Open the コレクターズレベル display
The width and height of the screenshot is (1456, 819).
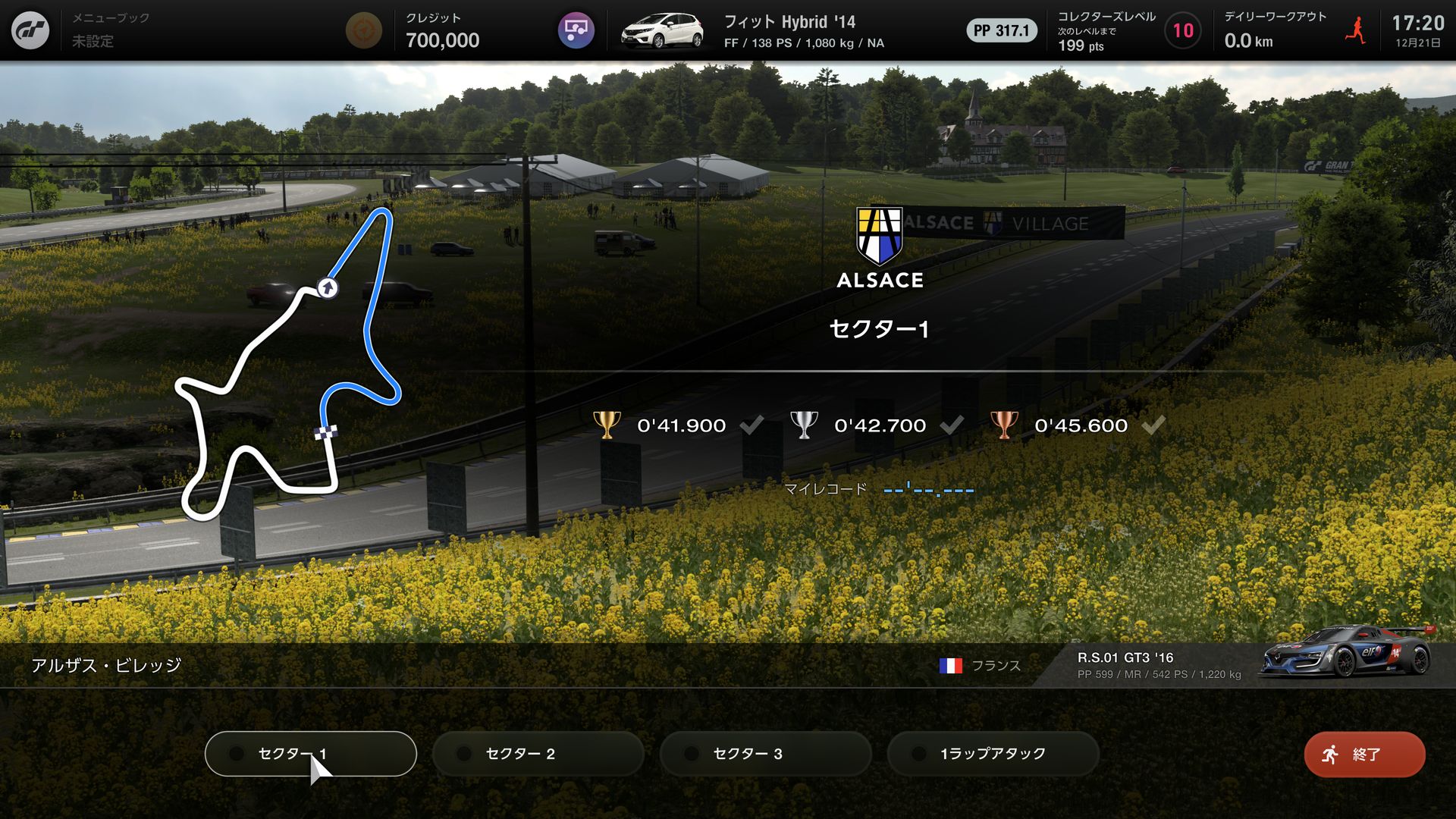1127,30
